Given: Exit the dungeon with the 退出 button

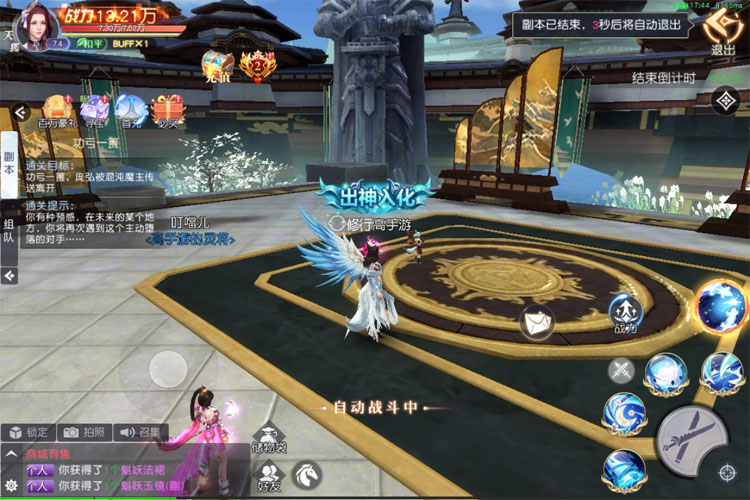Looking at the screenshot, I should pyautogui.click(x=722, y=32).
